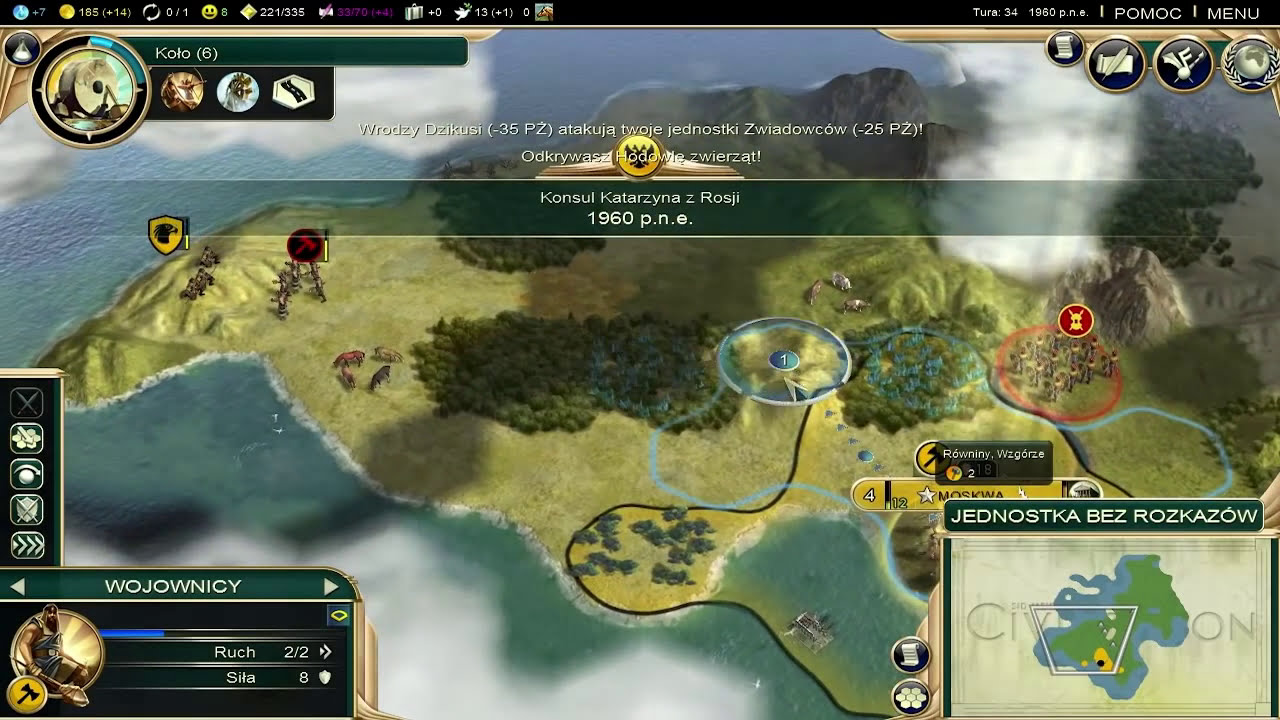Open the MENU in the top bar
Image resolution: width=1280 pixels, height=720 pixels.
pos(1232,13)
